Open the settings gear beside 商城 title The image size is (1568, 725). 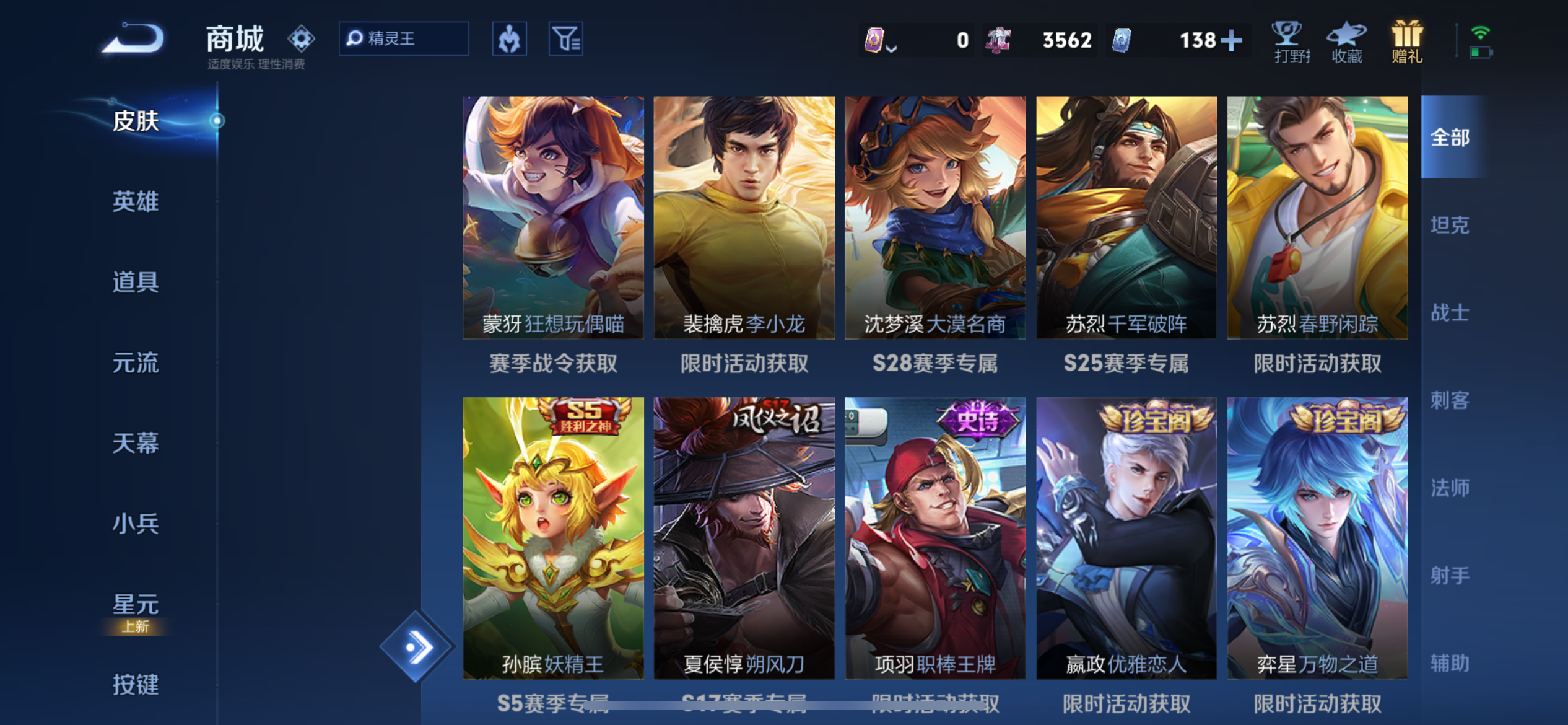[x=301, y=37]
